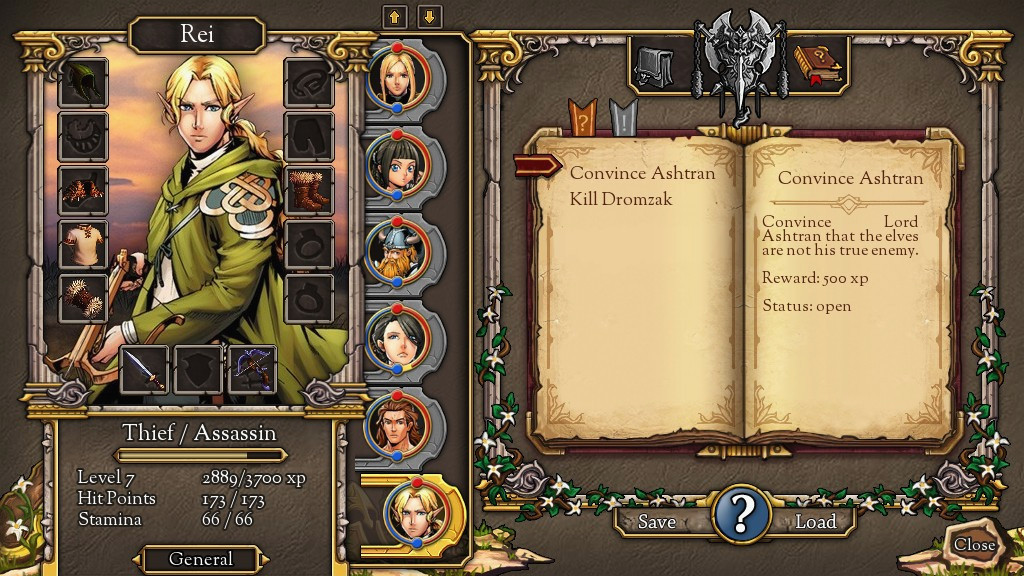Viewport: 1024px width, 576px height.
Task: Select the equipped crossbow slot
Action: pyautogui.click(x=252, y=369)
